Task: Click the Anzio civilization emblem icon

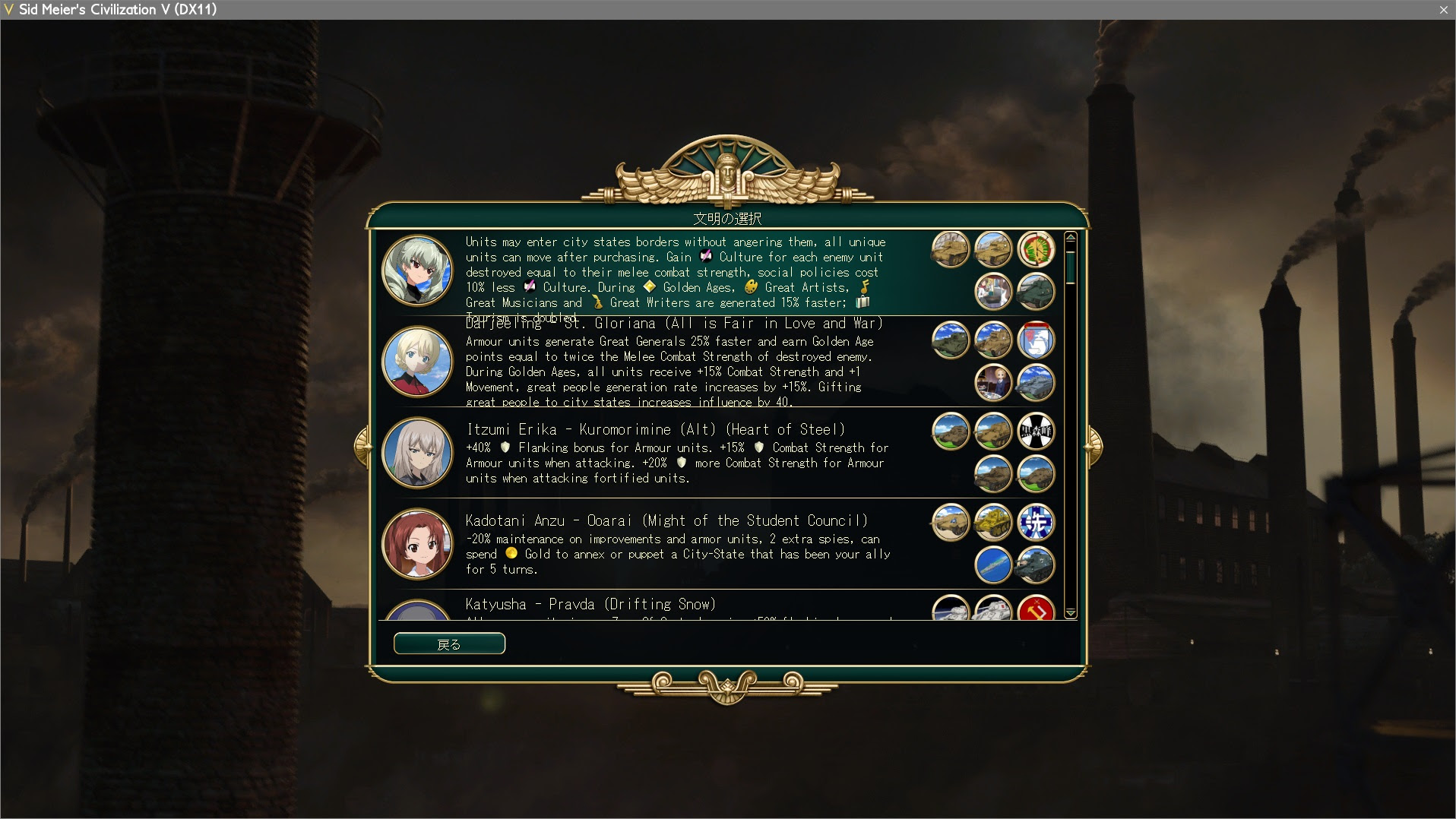Action: tap(1037, 249)
